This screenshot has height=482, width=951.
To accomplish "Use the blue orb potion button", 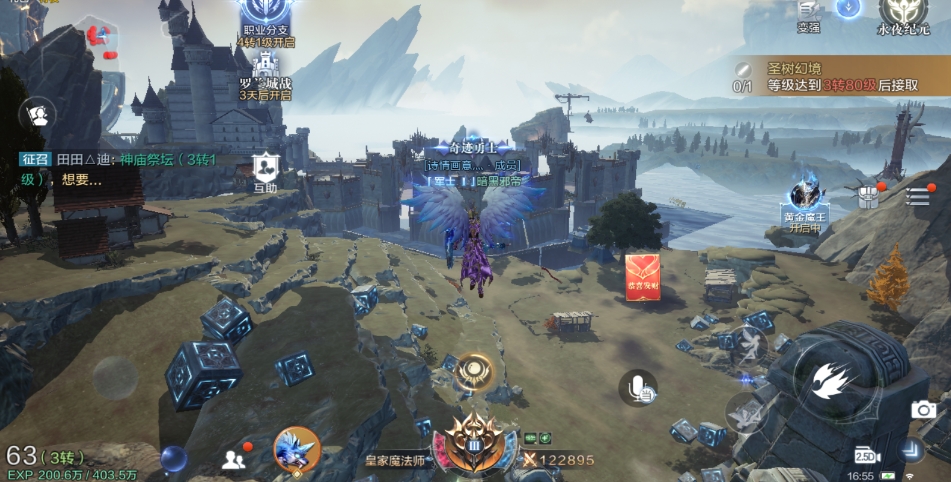I will 174,459.
